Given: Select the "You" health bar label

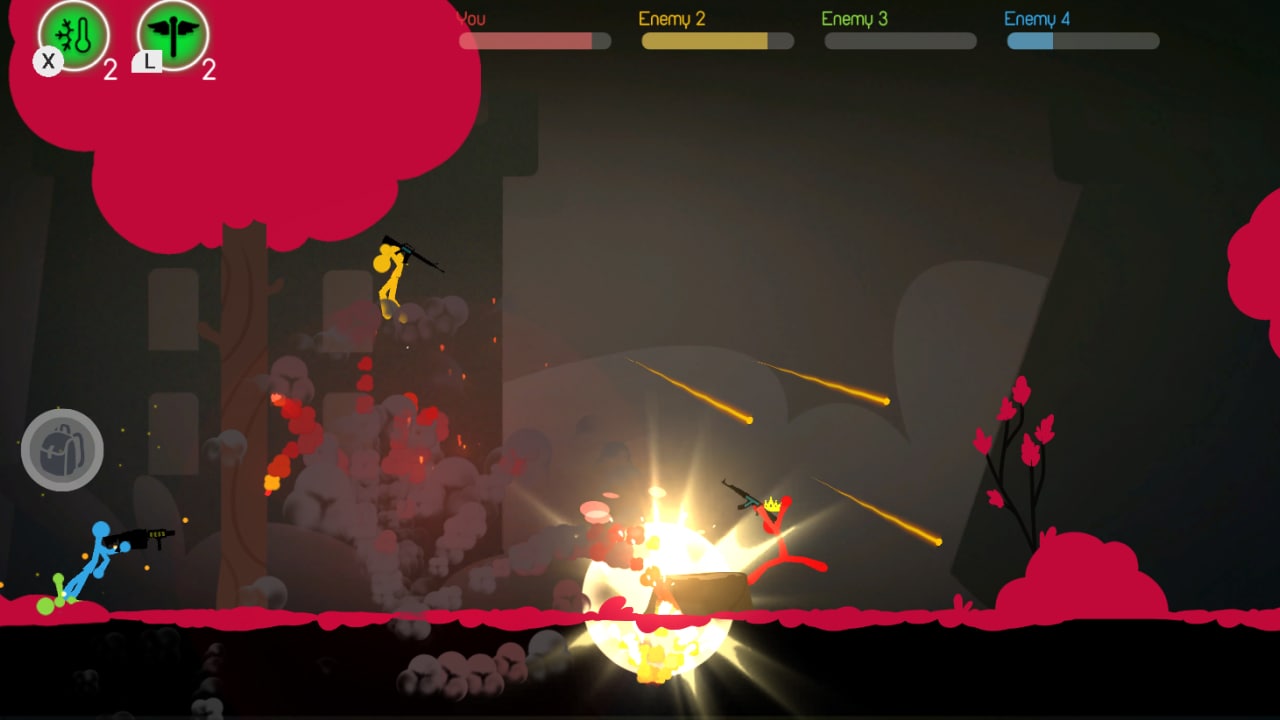Looking at the screenshot, I should click(x=470, y=18).
